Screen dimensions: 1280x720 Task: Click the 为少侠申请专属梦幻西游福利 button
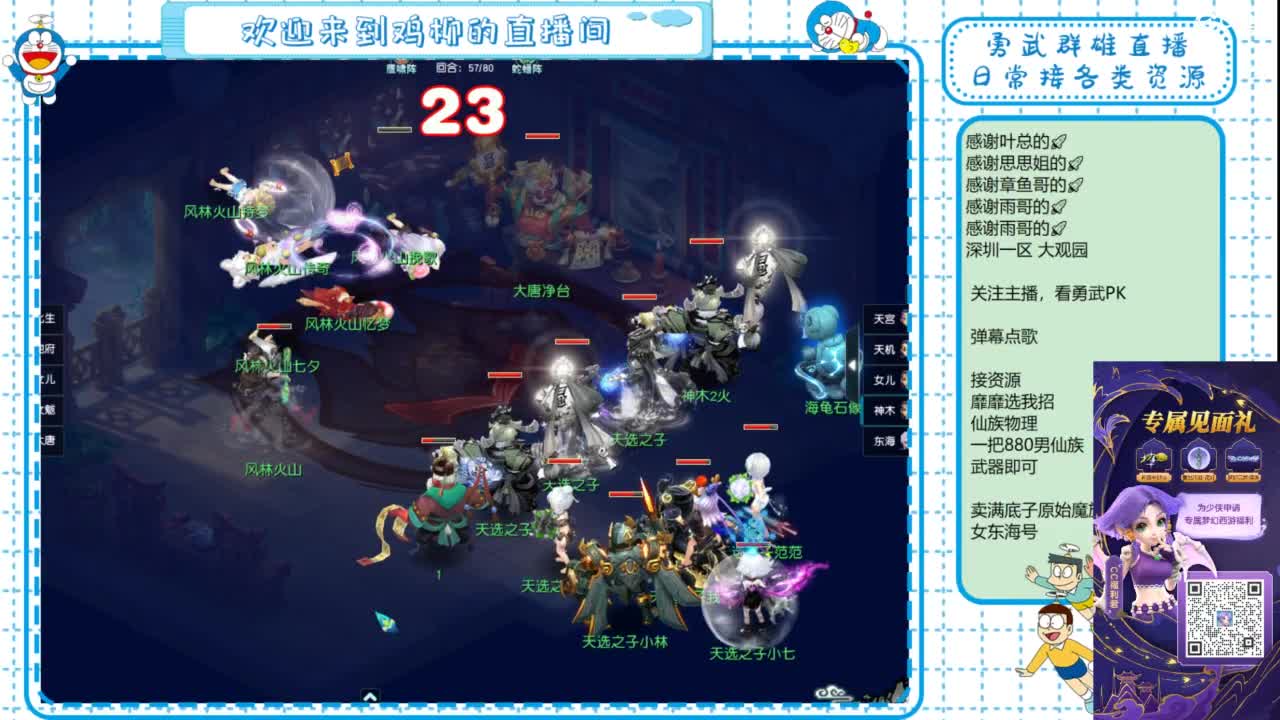click(1219, 516)
